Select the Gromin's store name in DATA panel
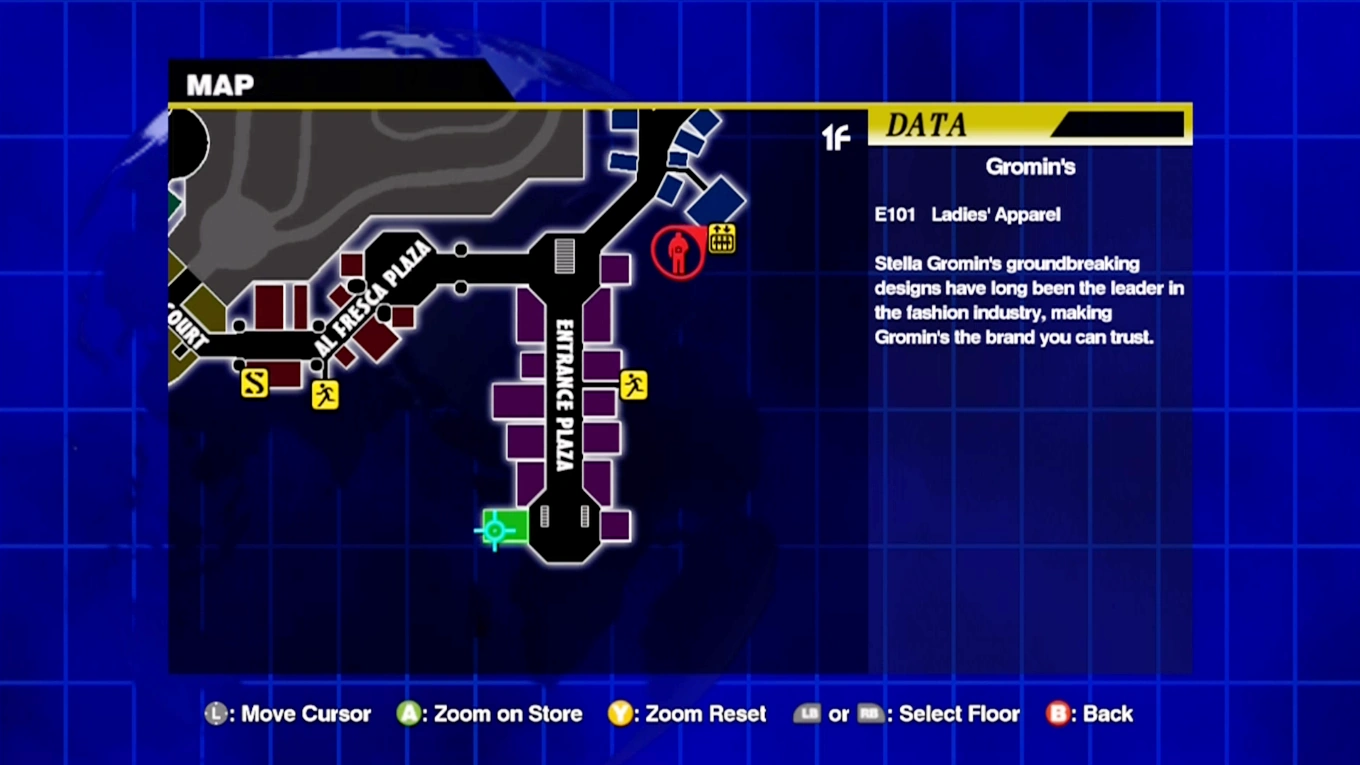Screen dimensions: 1360x765 pos(1031,167)
